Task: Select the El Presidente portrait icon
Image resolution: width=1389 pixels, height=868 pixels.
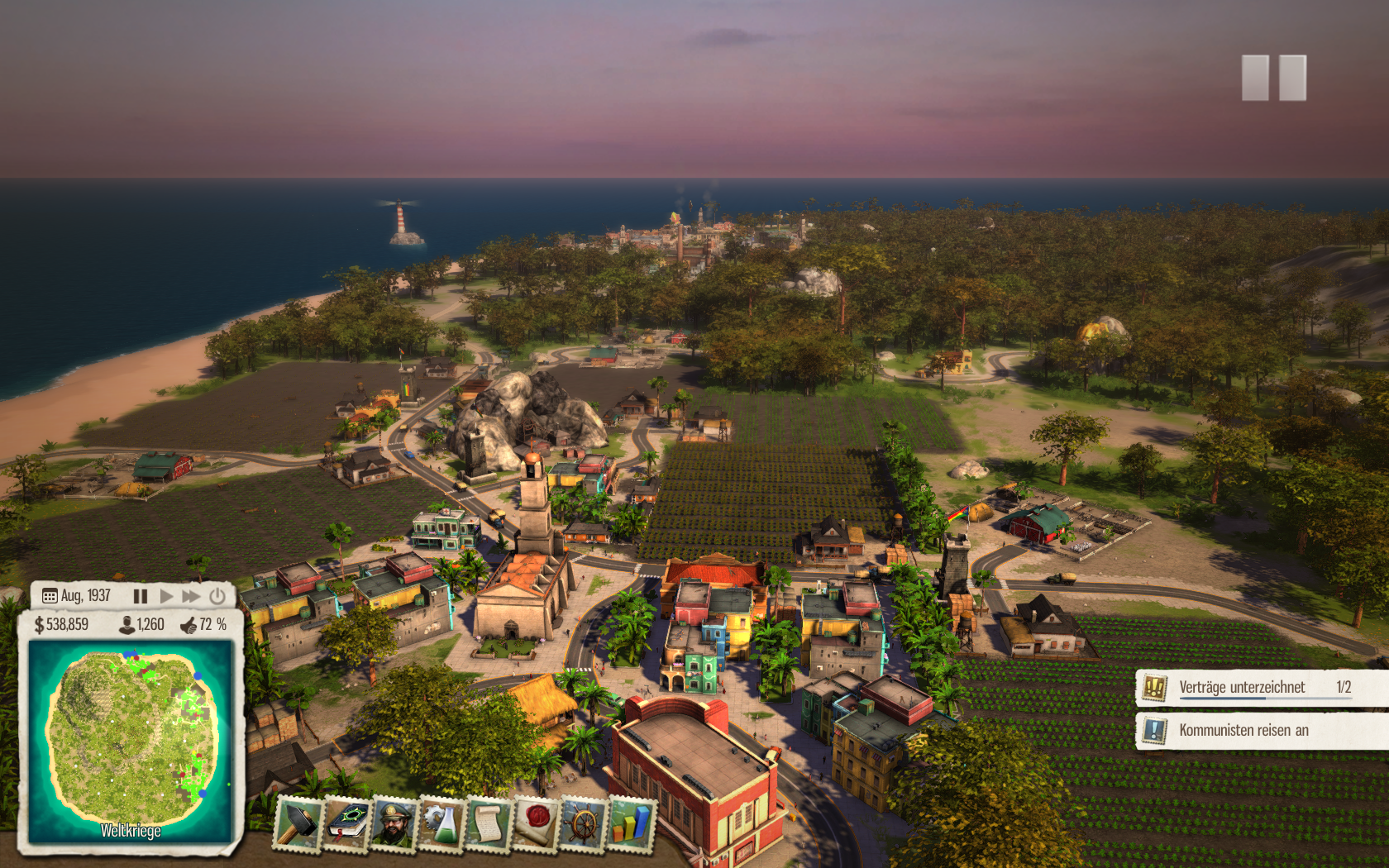Action: [394, 823]
